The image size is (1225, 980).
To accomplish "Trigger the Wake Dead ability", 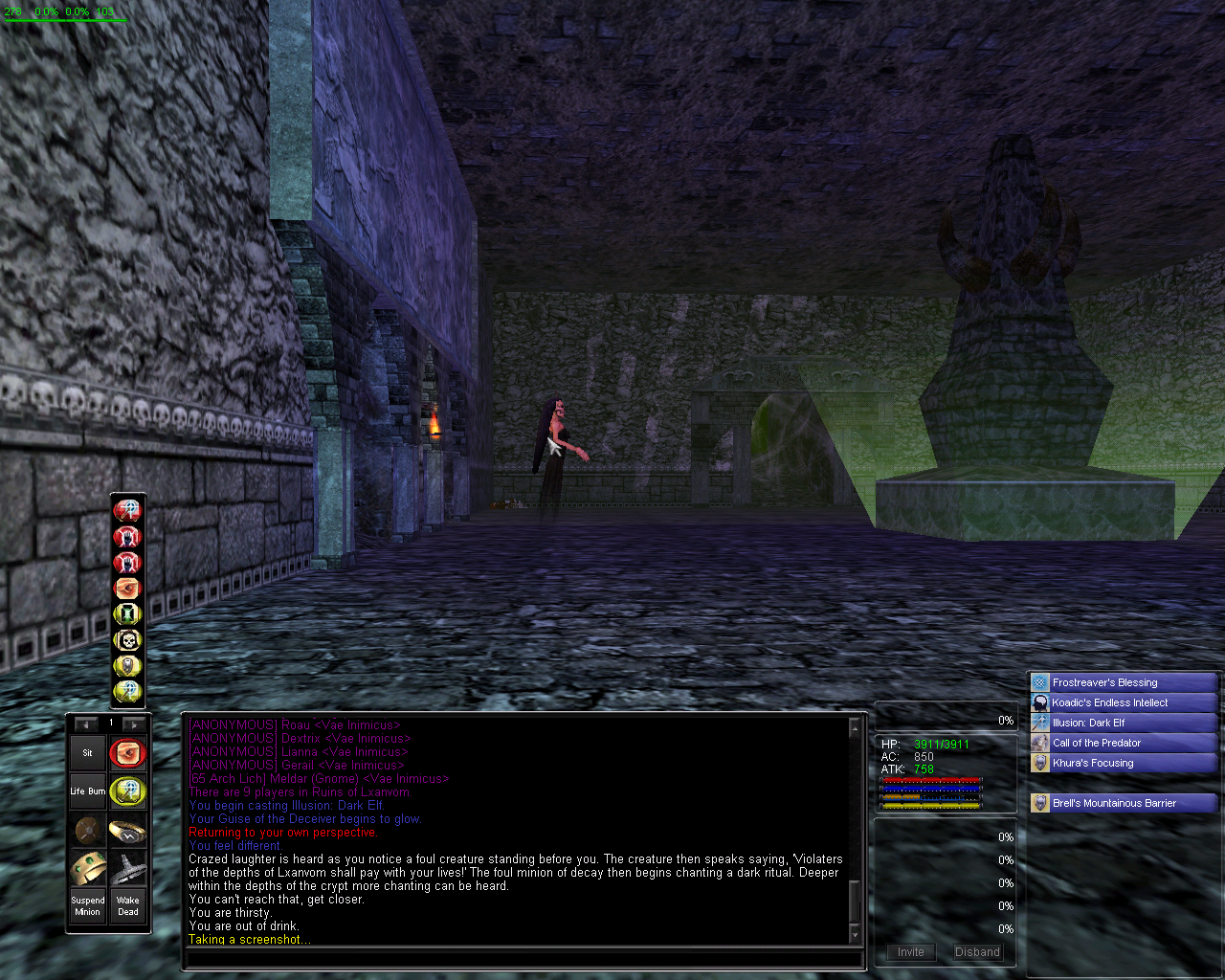I will pyautogui.click(x=127, y=905).
